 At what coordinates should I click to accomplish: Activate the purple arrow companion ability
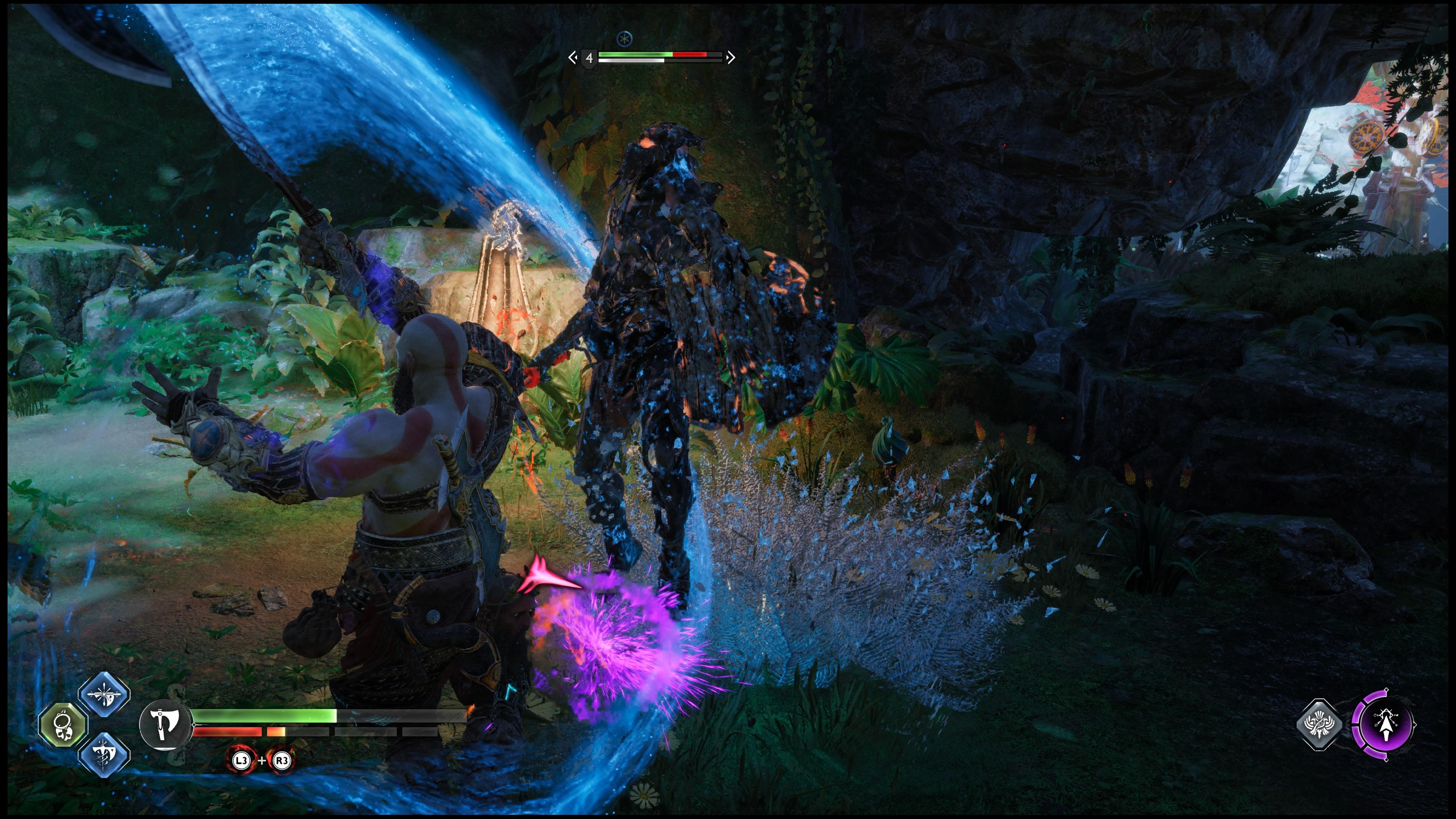coord(1384,725)
